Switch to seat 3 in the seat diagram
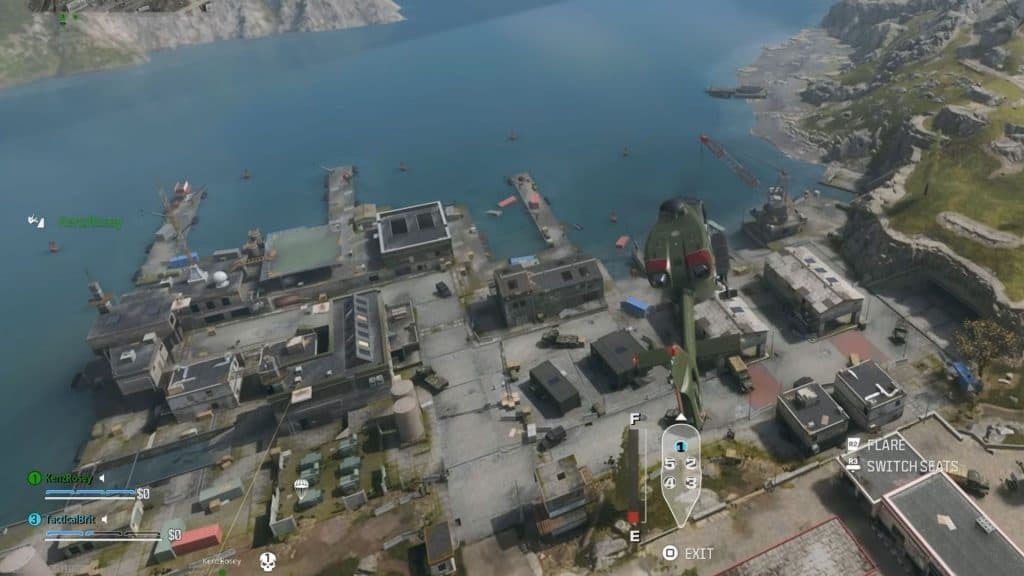 click(x=691, y=483)
